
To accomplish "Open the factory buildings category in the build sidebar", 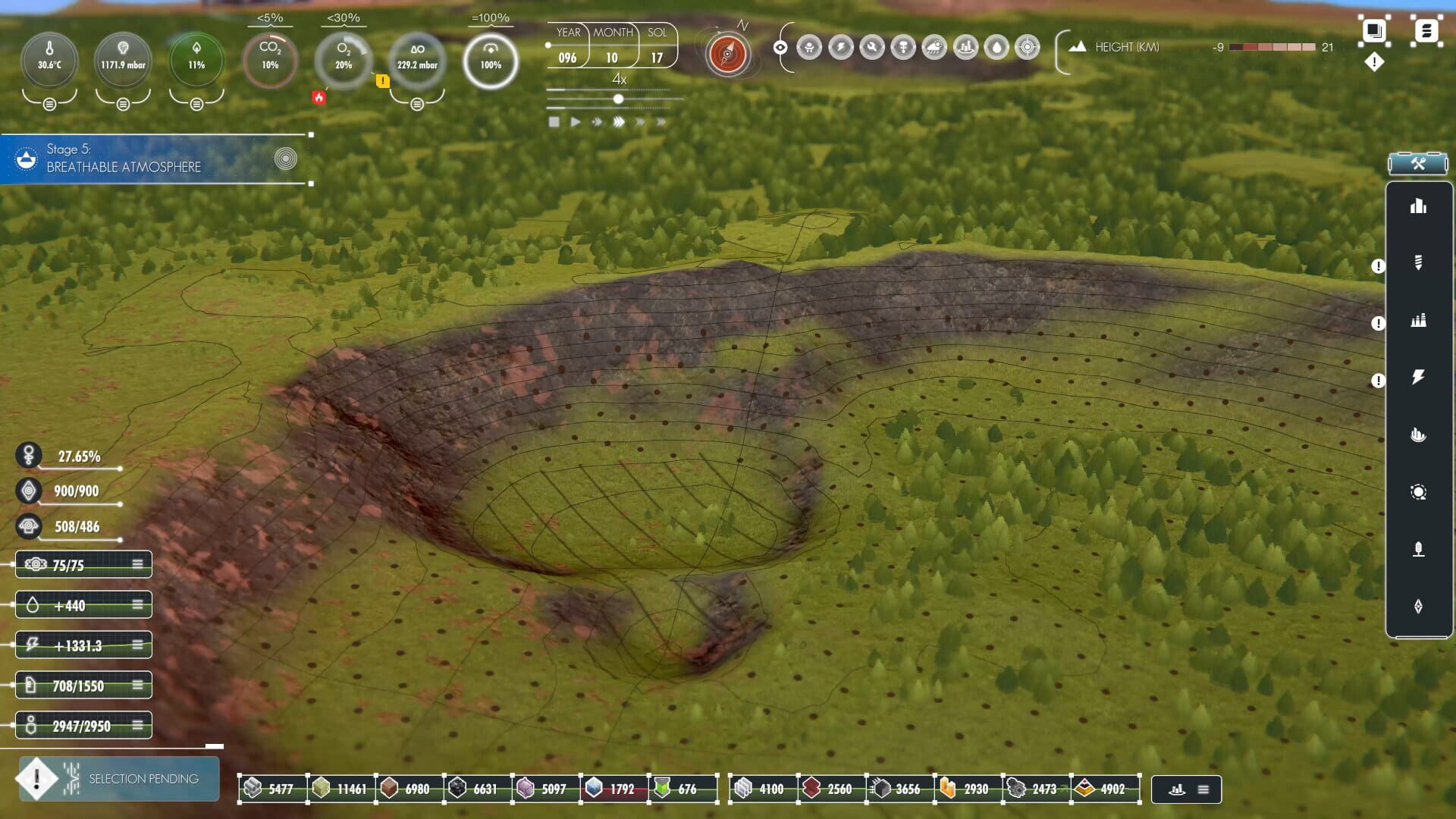I will [1420, 318].
